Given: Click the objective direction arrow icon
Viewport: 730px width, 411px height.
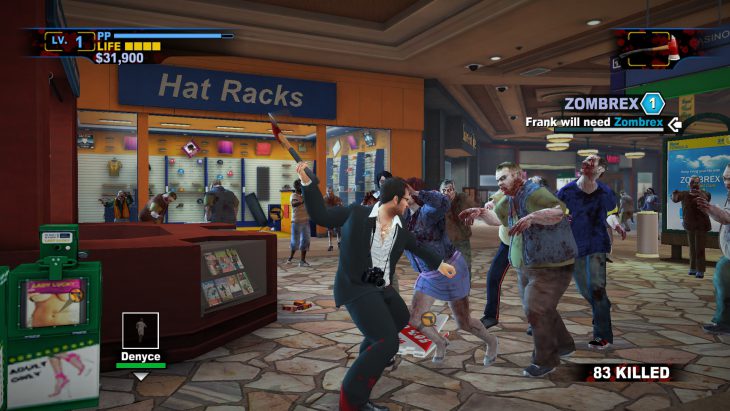Looking at the screenshot, I should point(674,123).
